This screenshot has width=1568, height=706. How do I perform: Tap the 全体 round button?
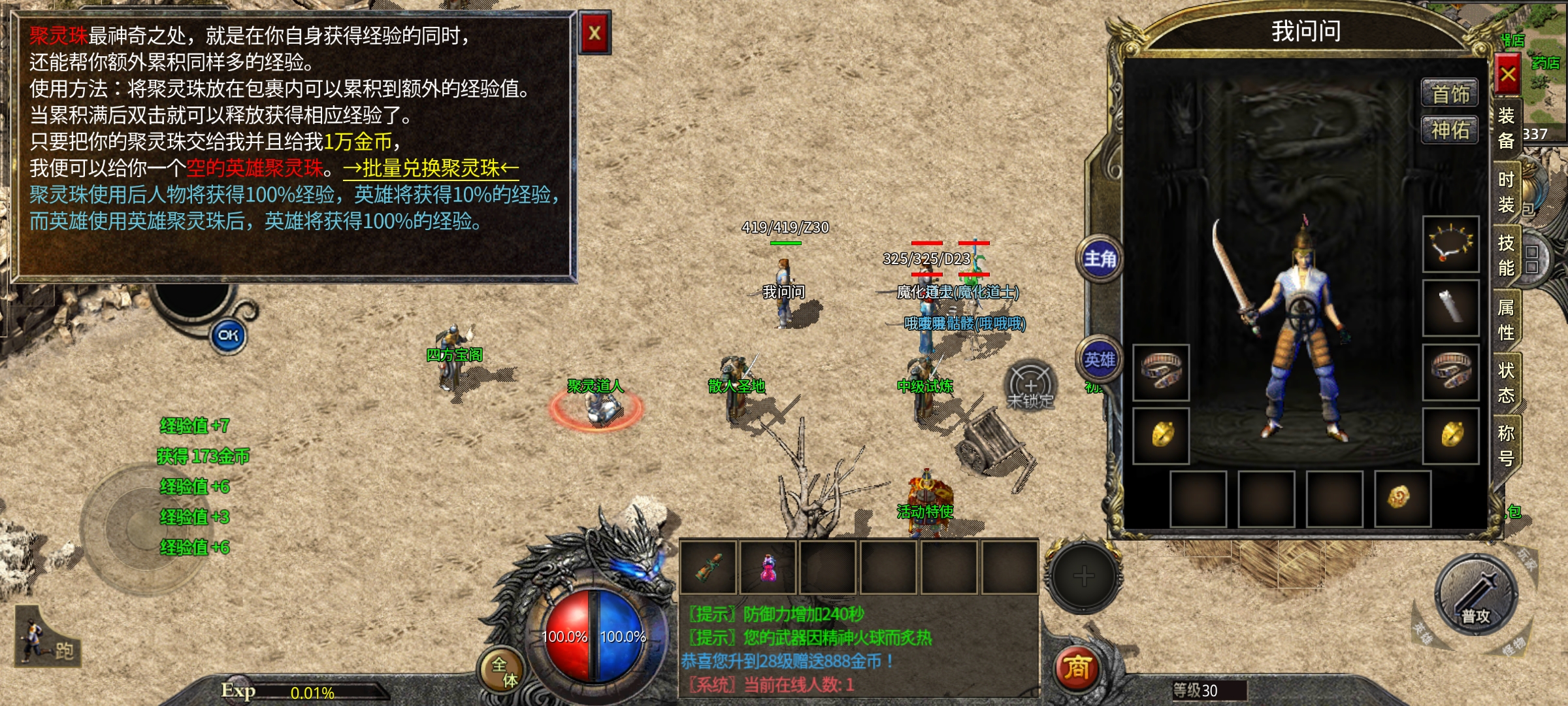pos(503,671)
